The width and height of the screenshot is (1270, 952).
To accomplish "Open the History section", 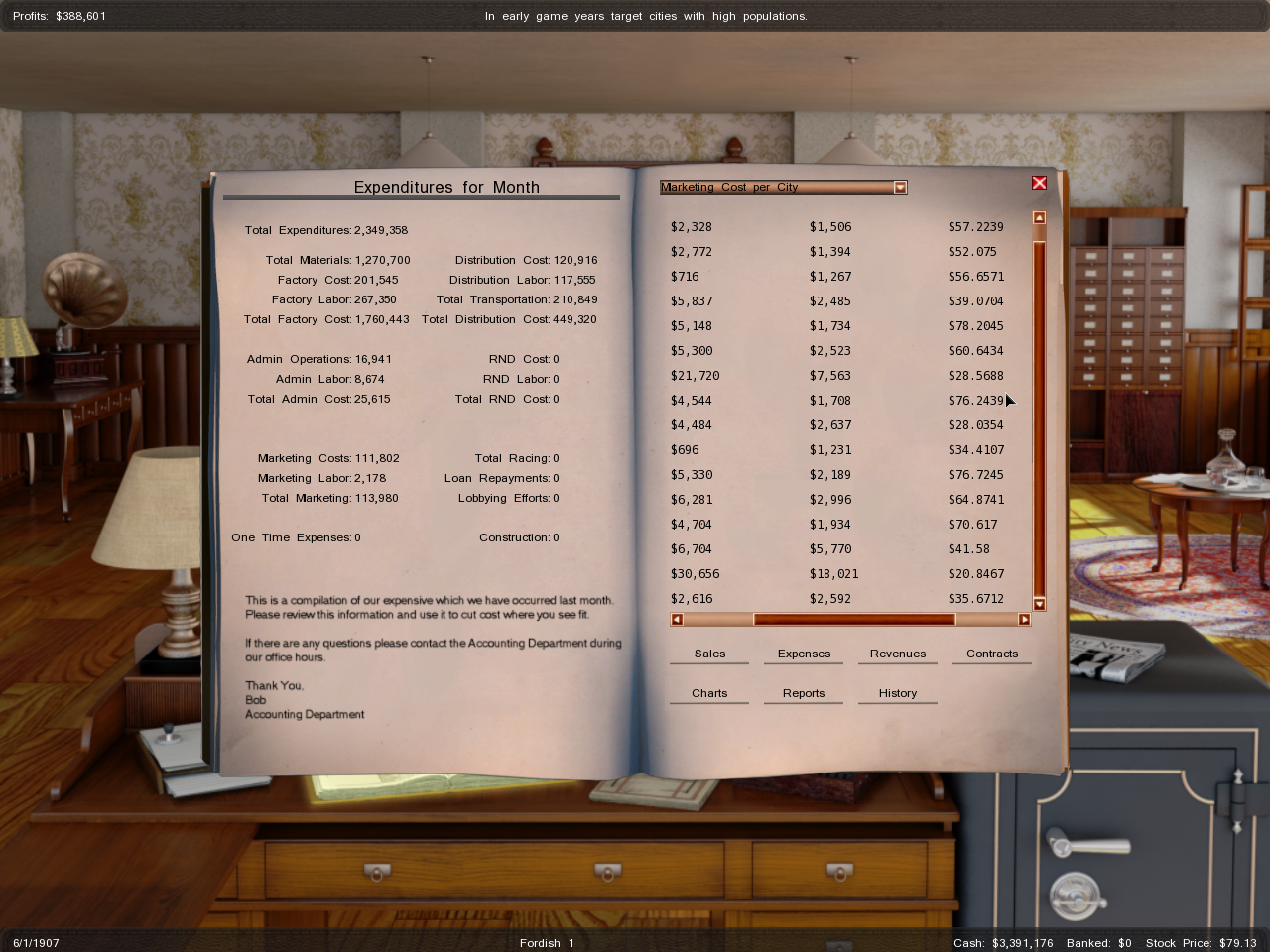I will pos(898,694).
